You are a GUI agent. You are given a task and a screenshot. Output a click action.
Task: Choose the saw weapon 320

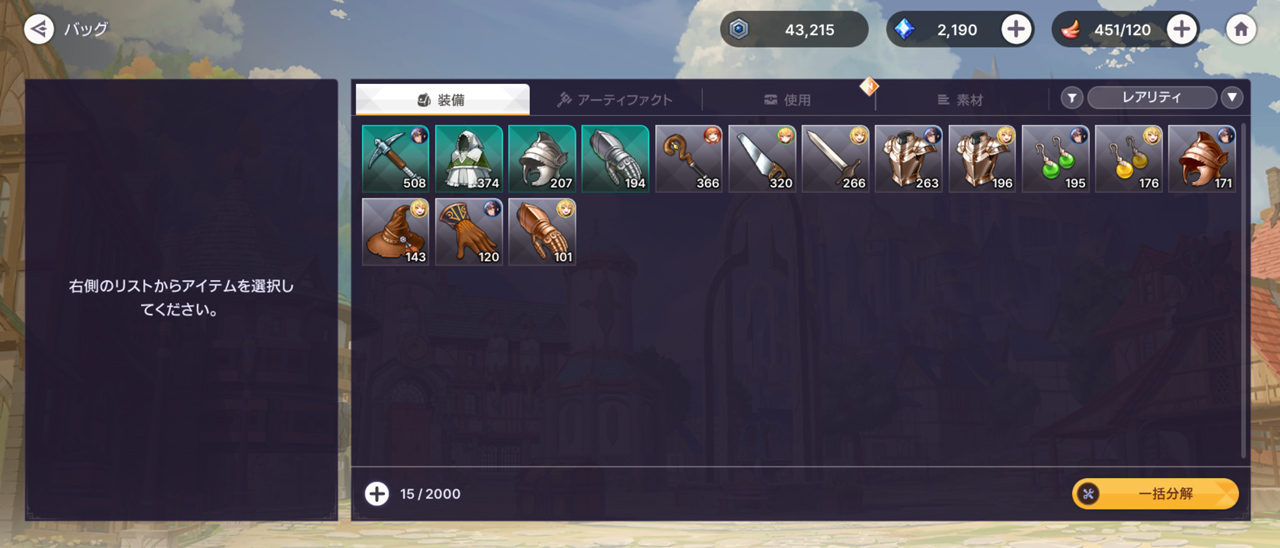point(762,158)
